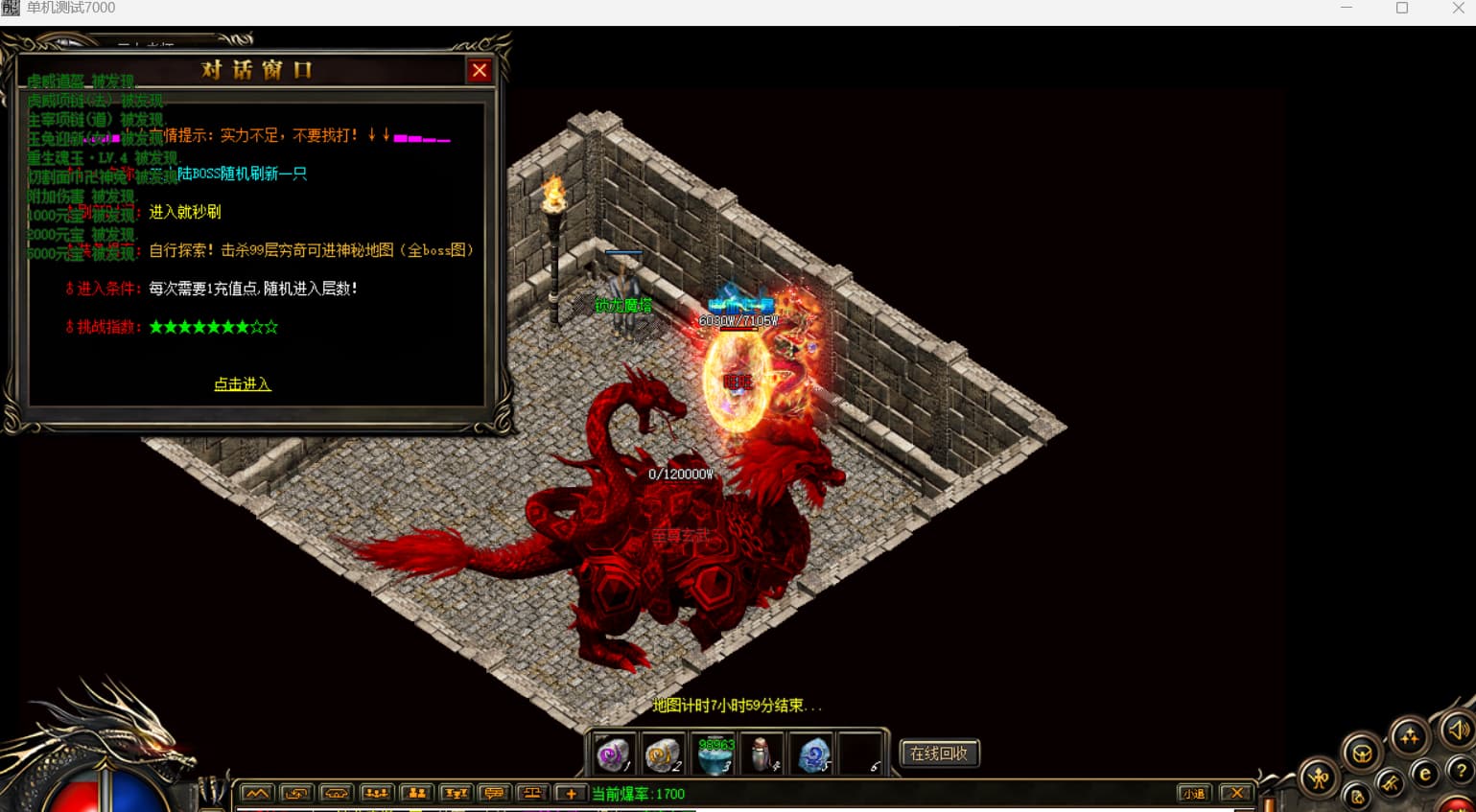Close the dialogue window
This screenshot has height=812, width=1476.
(x=480, y=70)
